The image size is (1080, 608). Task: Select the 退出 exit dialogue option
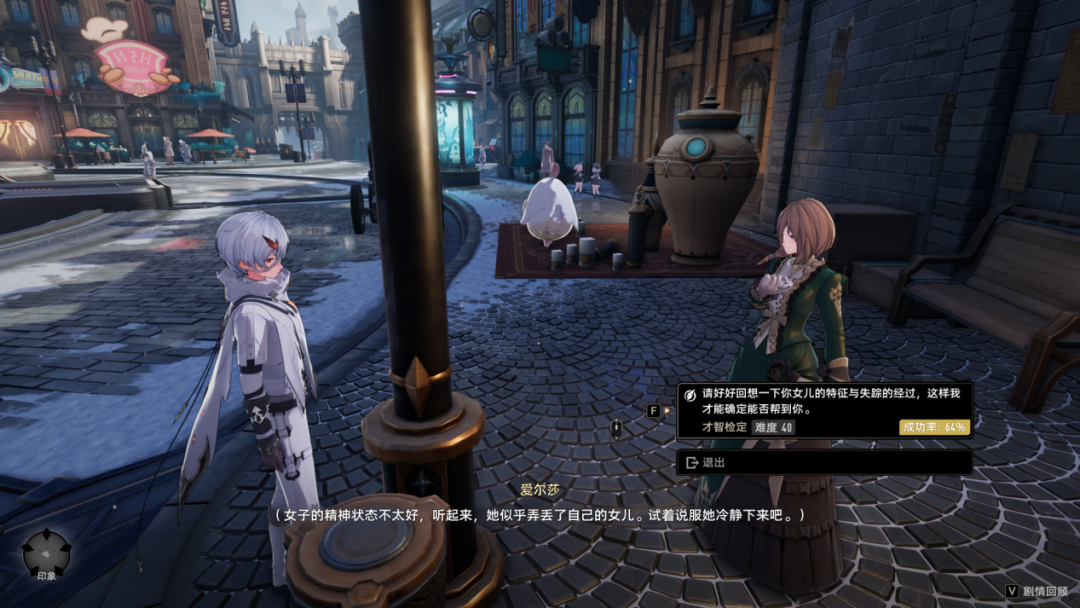(823, 462)
